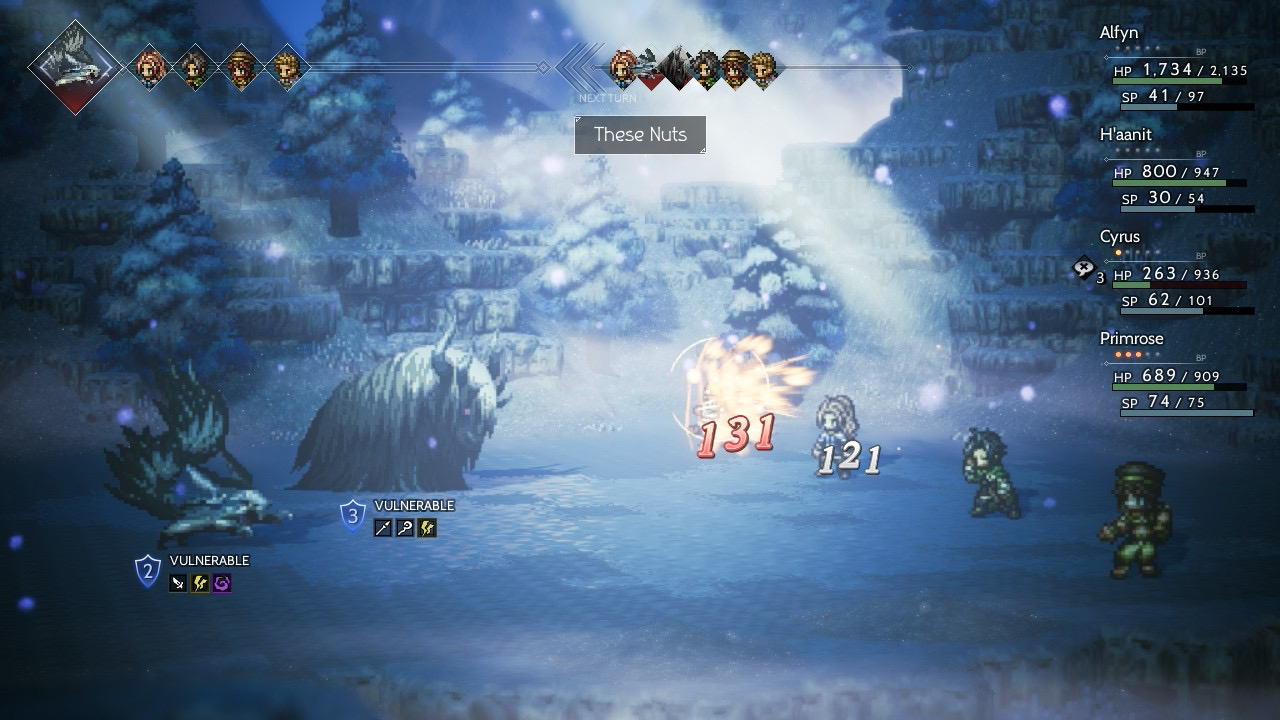Image resolution: width=1280 pixels, height=720 pixels.
Task: Click the shield counter showing 3
Action: coord(352,517)
